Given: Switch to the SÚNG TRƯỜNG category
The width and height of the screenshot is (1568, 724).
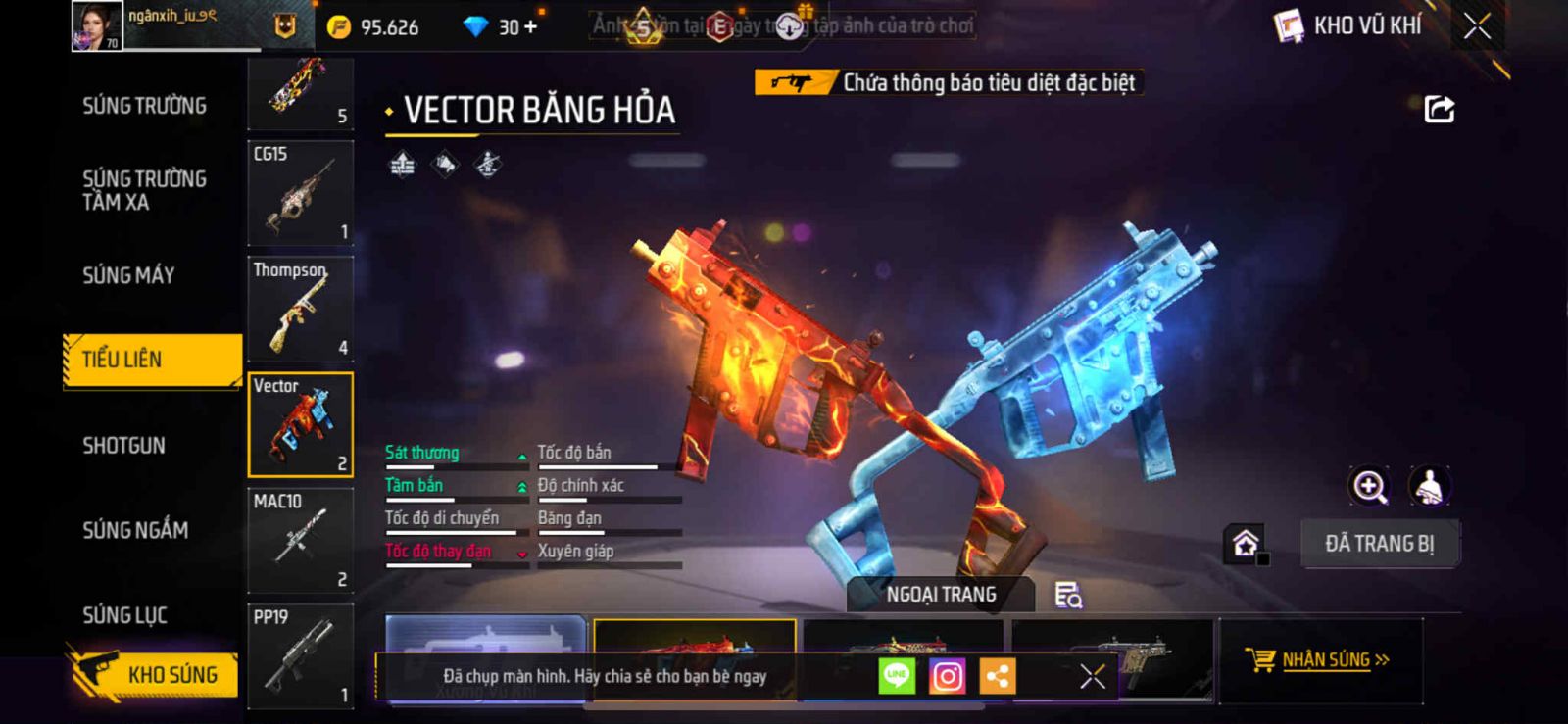Looking at the screenshot, I should point(144,106).
